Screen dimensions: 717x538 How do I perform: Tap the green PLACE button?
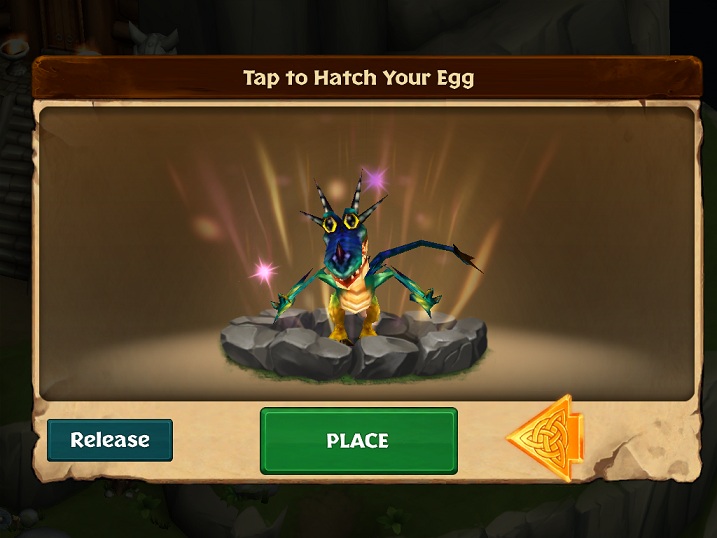point(358,440)
